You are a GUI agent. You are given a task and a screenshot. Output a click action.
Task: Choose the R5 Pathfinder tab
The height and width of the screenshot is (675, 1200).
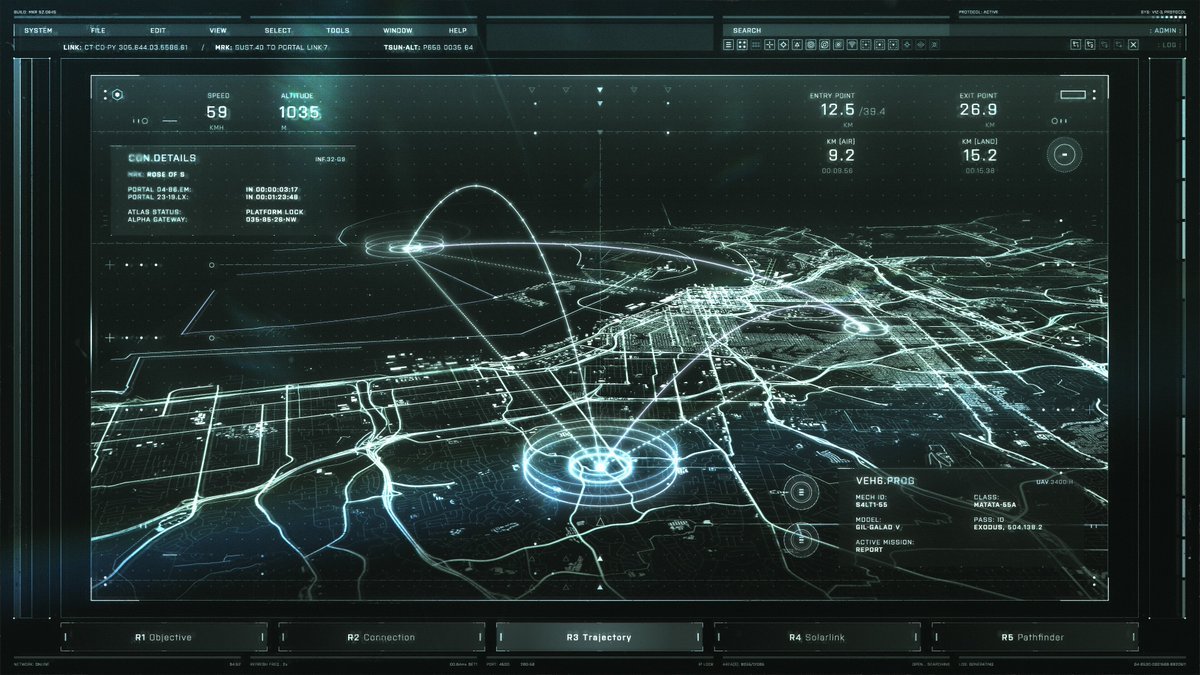click(1034, 637)
